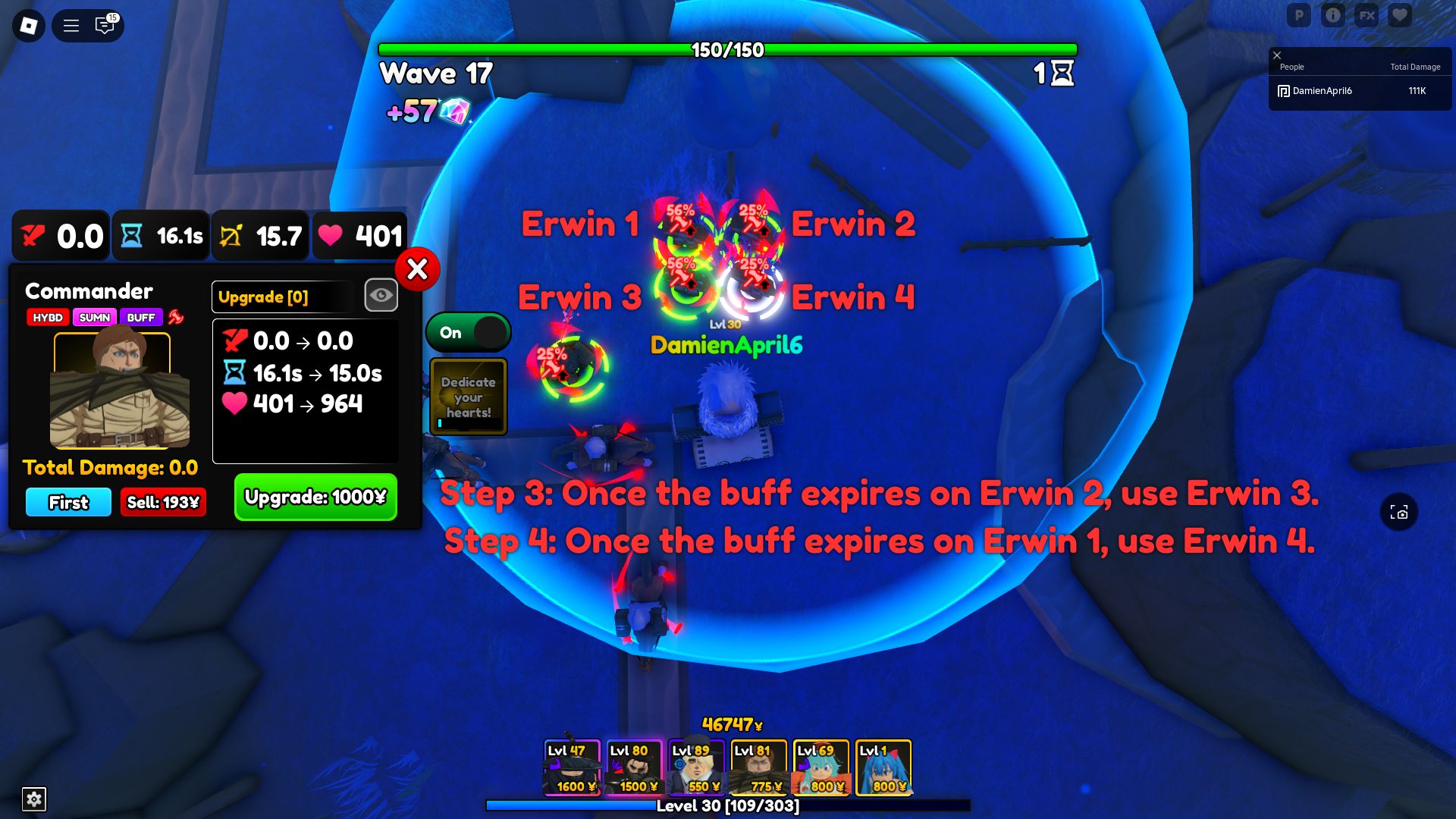Open the Upgrade [0] selector
This screenshot has width=1456, height=819.
(281, 297)
